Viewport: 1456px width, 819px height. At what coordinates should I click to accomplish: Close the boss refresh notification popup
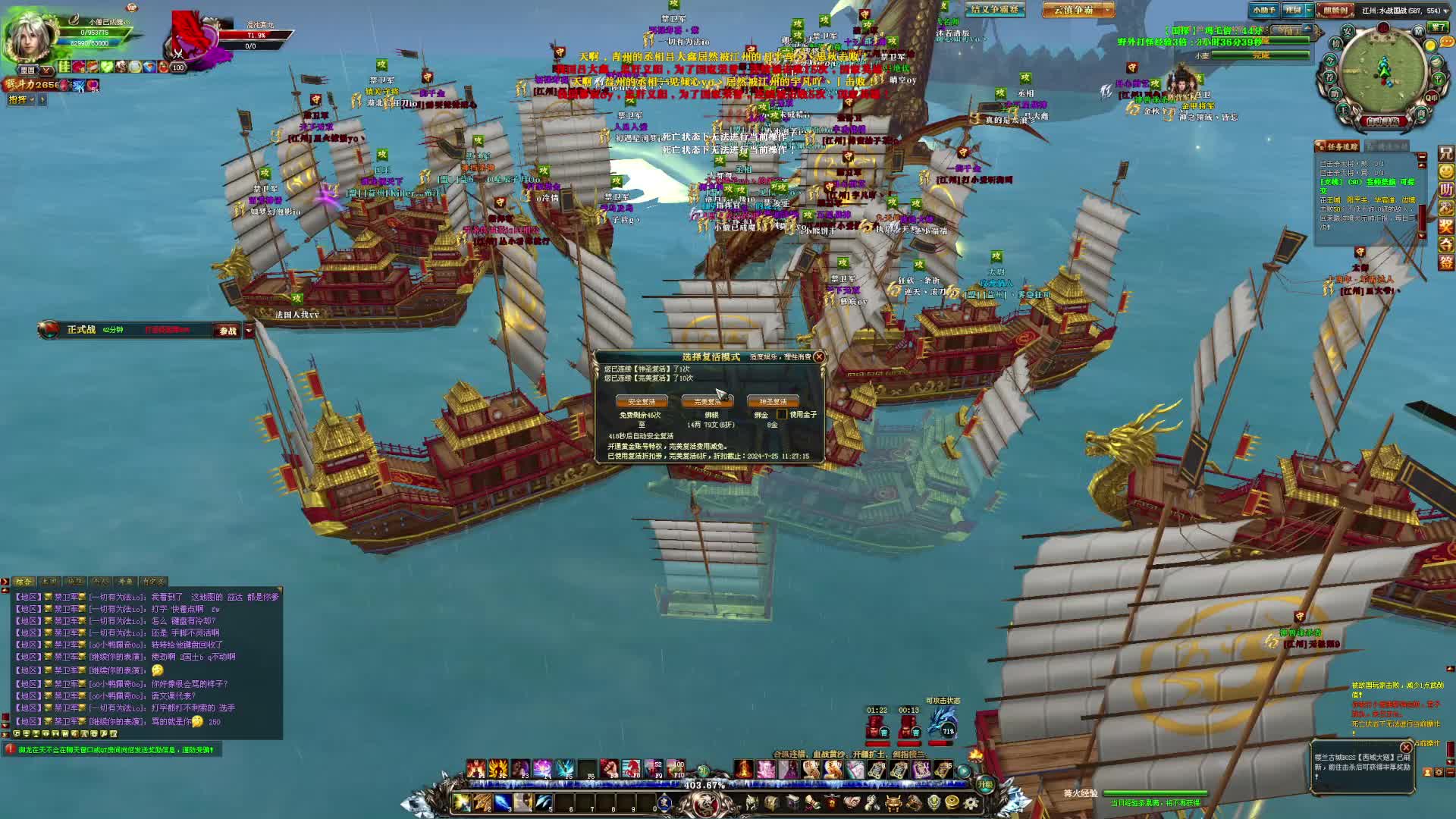click(1406, 747)
